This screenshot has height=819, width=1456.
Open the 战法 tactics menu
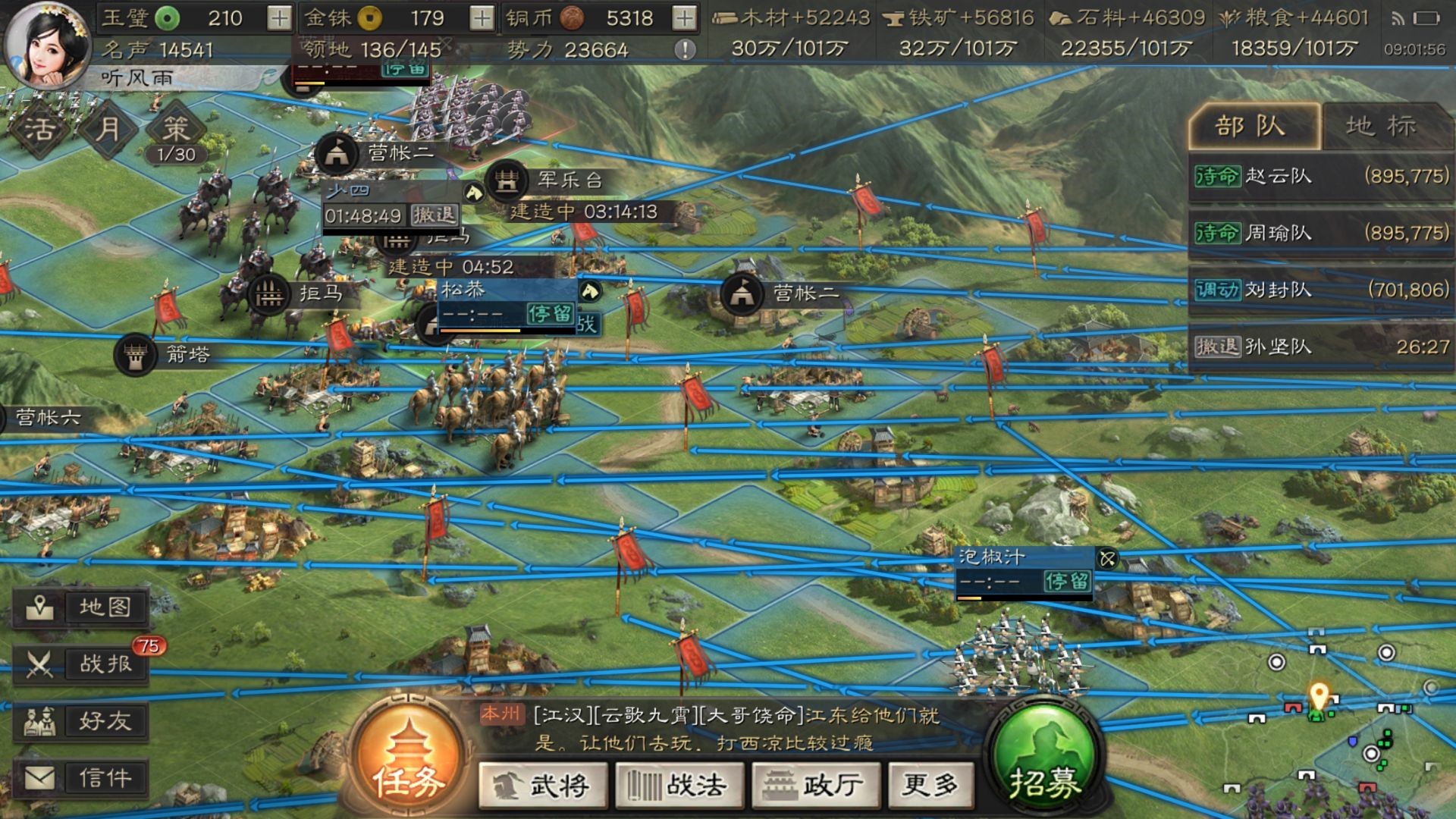click(679, 786)
